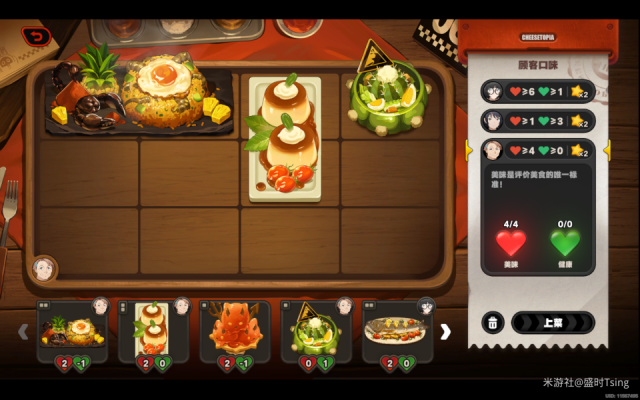640x400 pixels.
Task: Click the red back arrow button
Action: pos(37,37)
